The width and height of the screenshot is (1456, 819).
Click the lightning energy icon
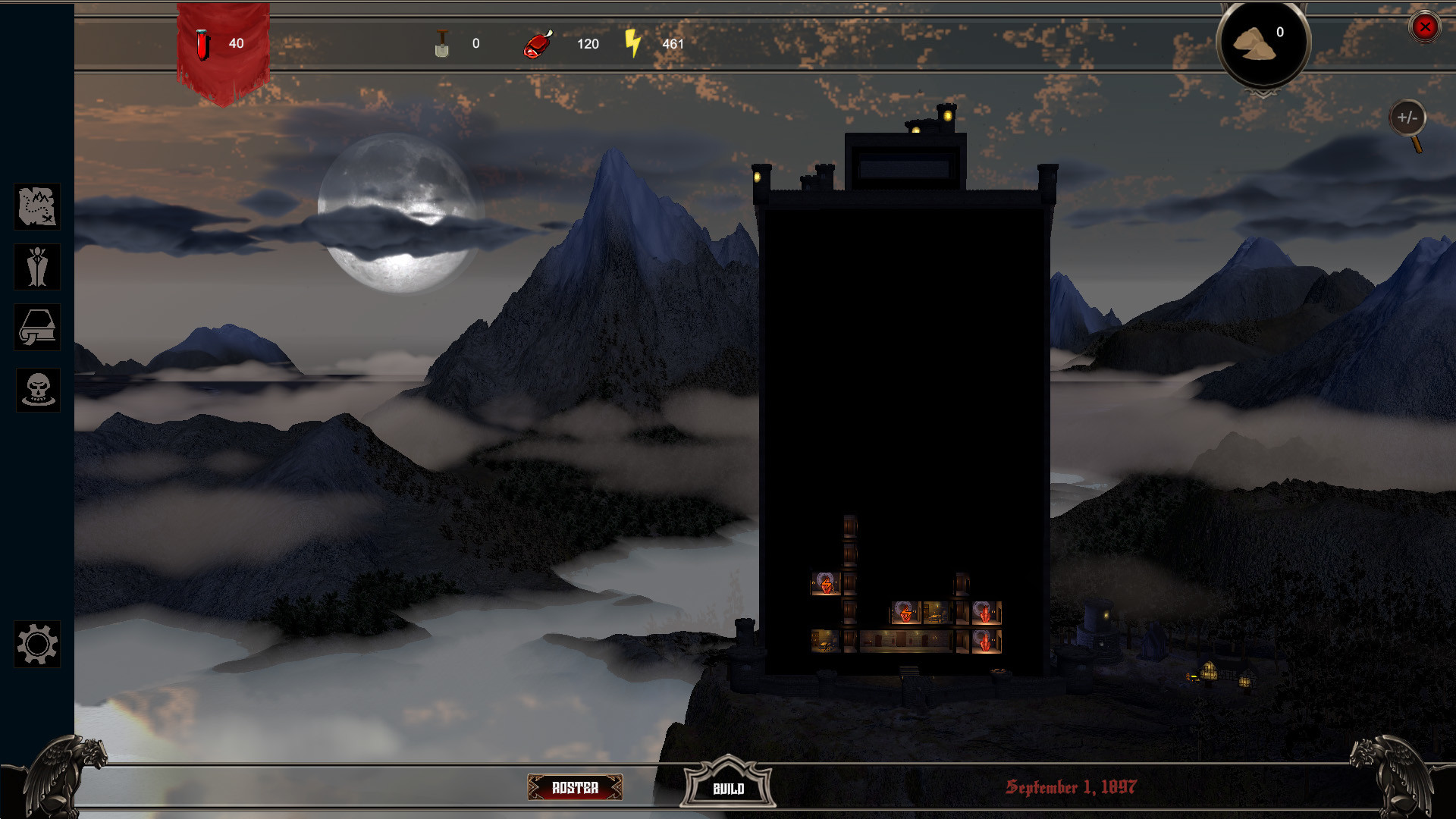(632, 43)
